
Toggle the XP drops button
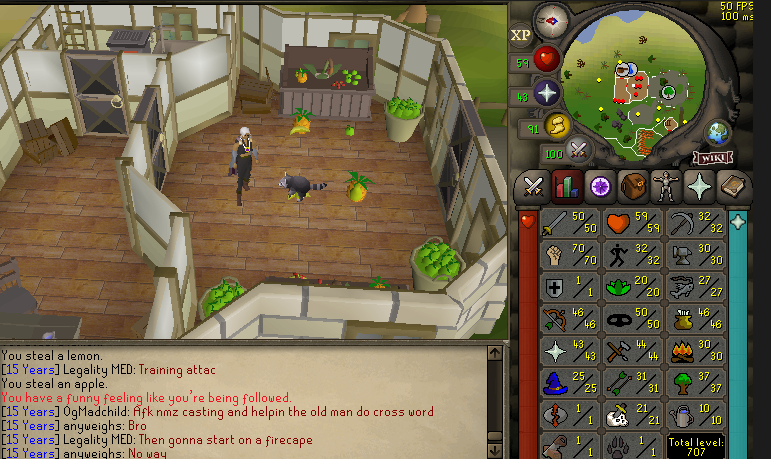pos(521,35)
